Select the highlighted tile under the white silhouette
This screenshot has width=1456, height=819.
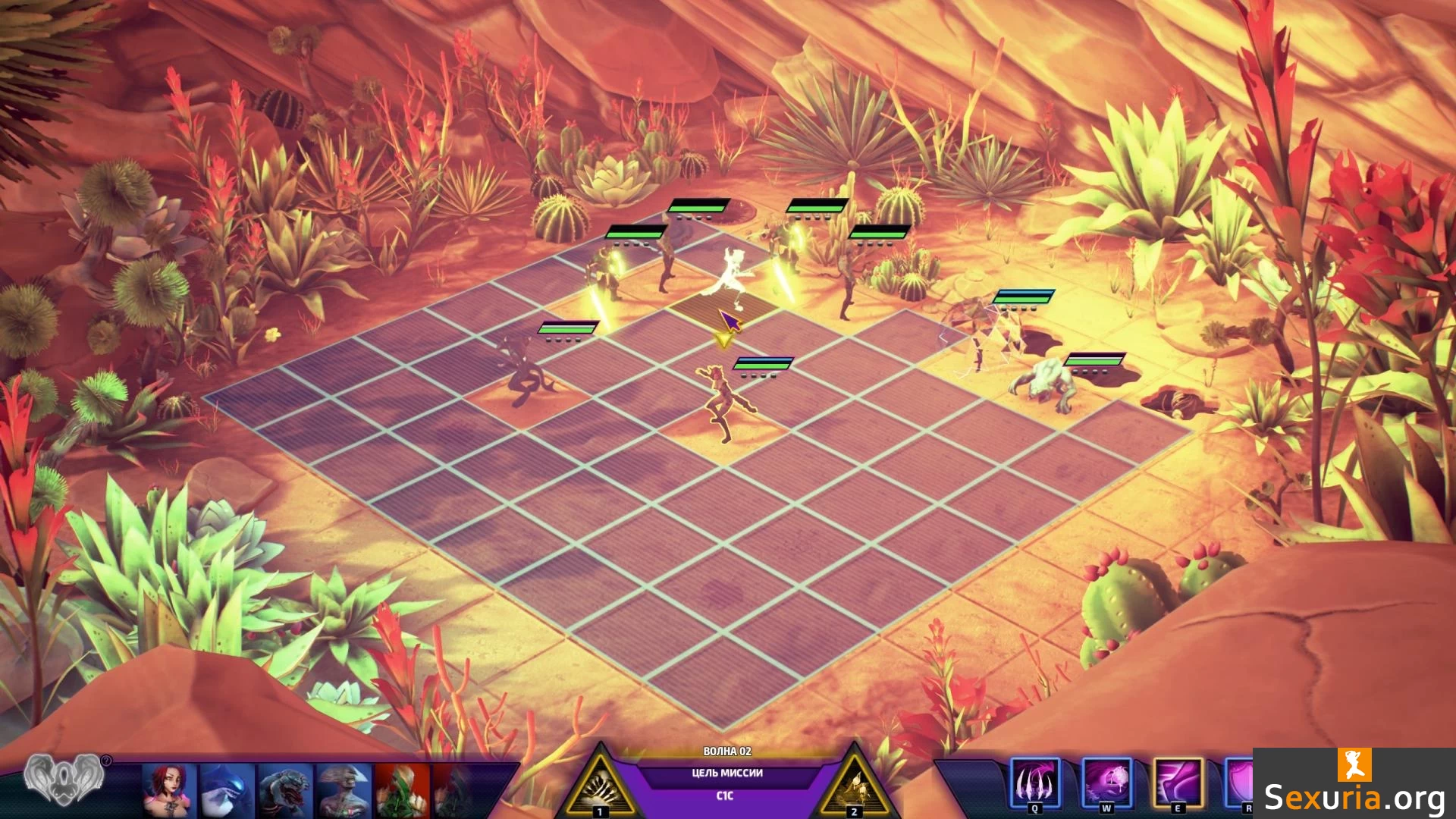724,309
